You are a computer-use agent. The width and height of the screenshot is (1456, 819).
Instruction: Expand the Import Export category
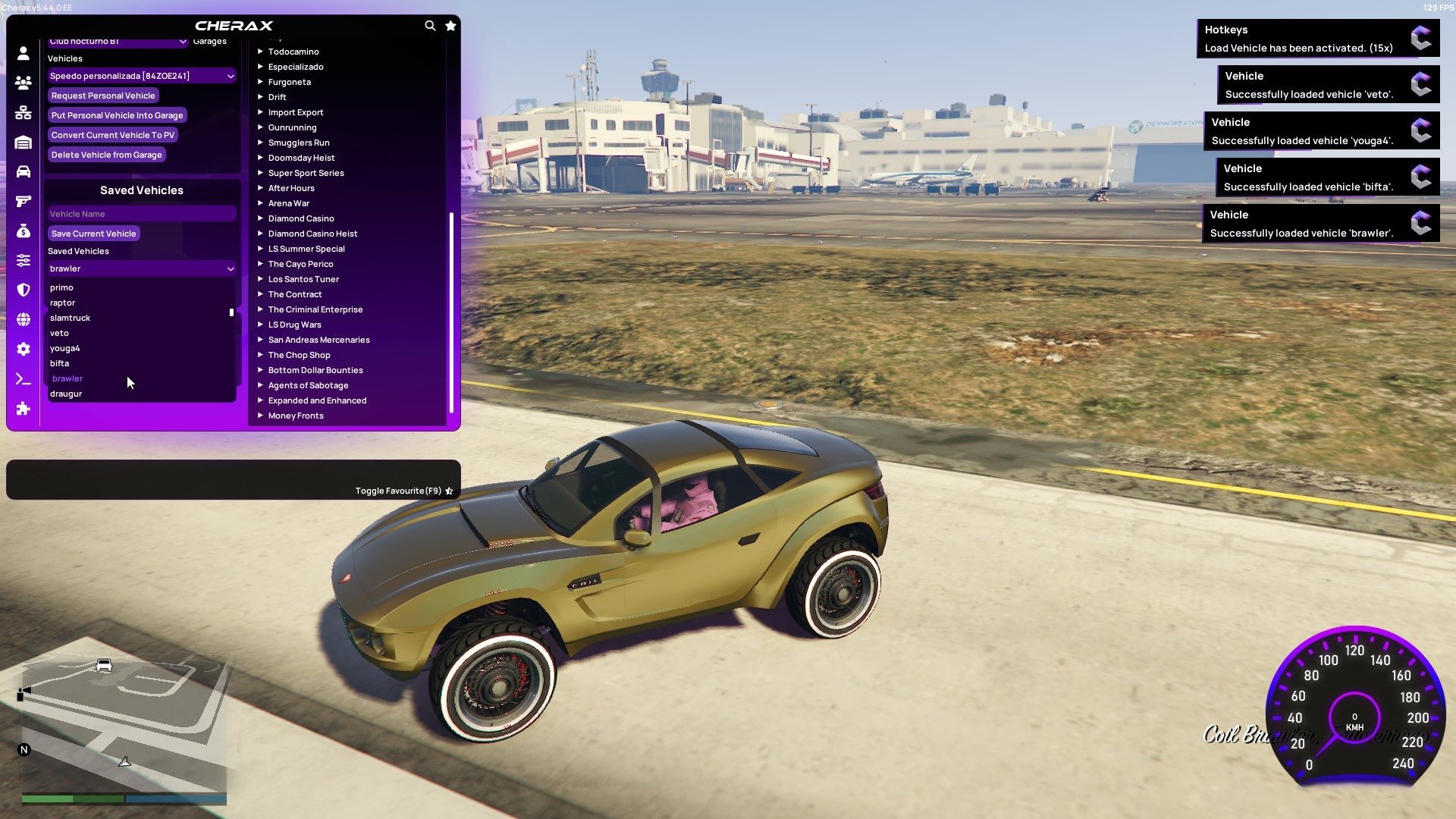coord(296,112)
